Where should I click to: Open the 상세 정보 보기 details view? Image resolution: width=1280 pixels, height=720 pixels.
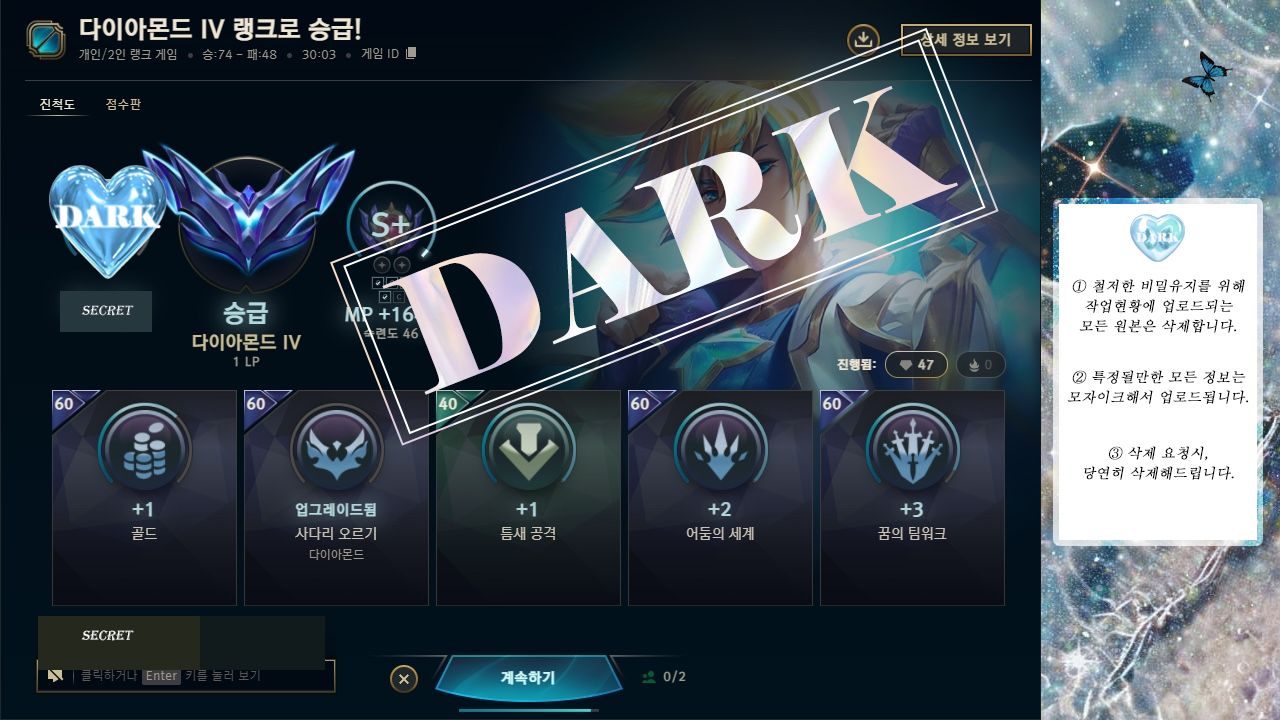point(965,40)
